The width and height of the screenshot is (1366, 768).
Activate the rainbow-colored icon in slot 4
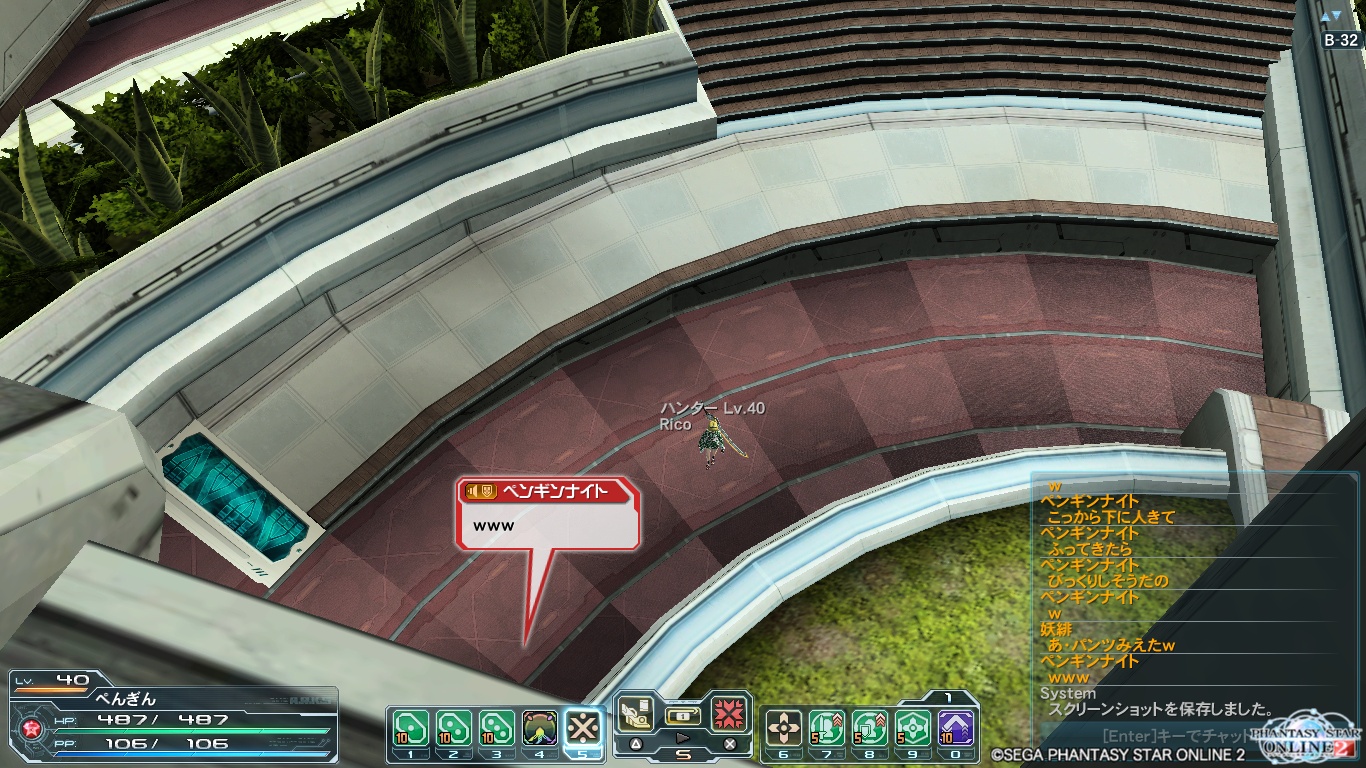pos(540,727)
